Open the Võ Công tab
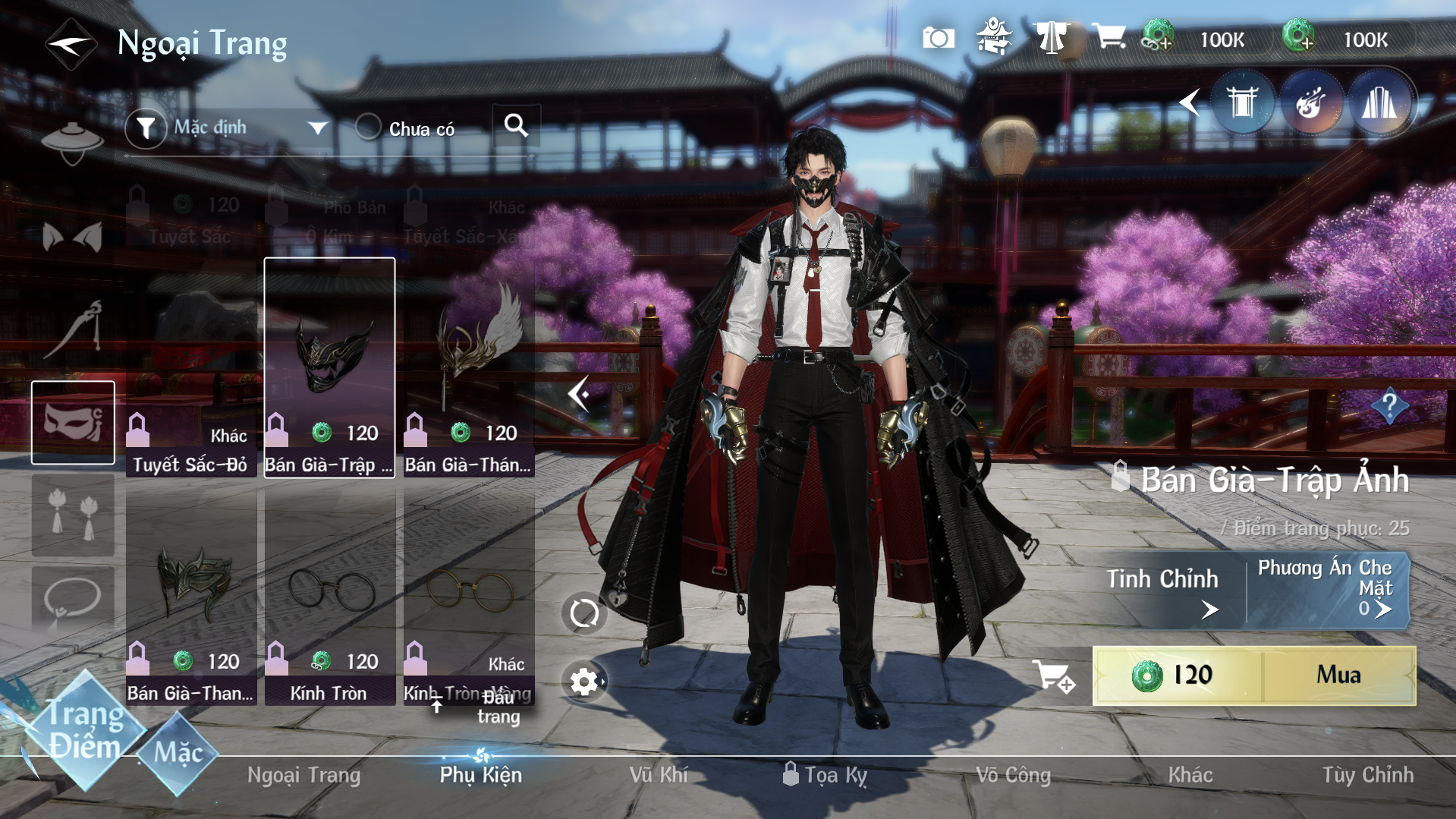Viewport: 1456px width, 819px height. pyautogui.click(x=1013, y=775)
